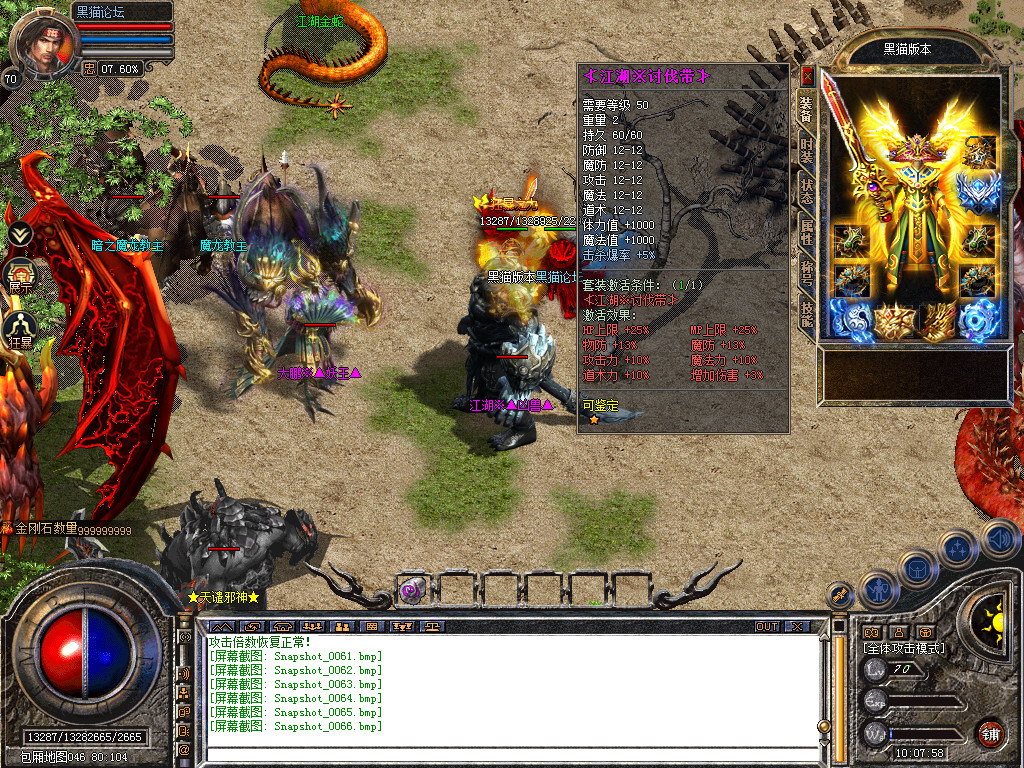Select the golden belt equipment slot
Image resolution: width=1024 pixels, height=768 pixels.
point(893,321)
